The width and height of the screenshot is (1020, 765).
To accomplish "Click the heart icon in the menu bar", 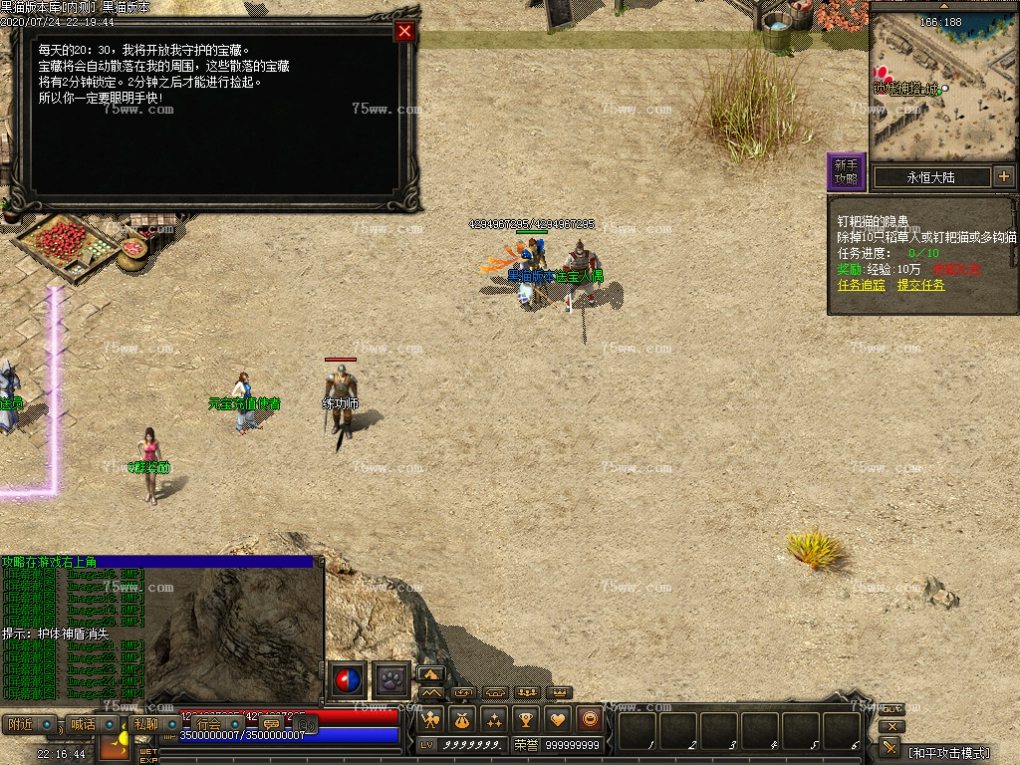I will [558, 719].
